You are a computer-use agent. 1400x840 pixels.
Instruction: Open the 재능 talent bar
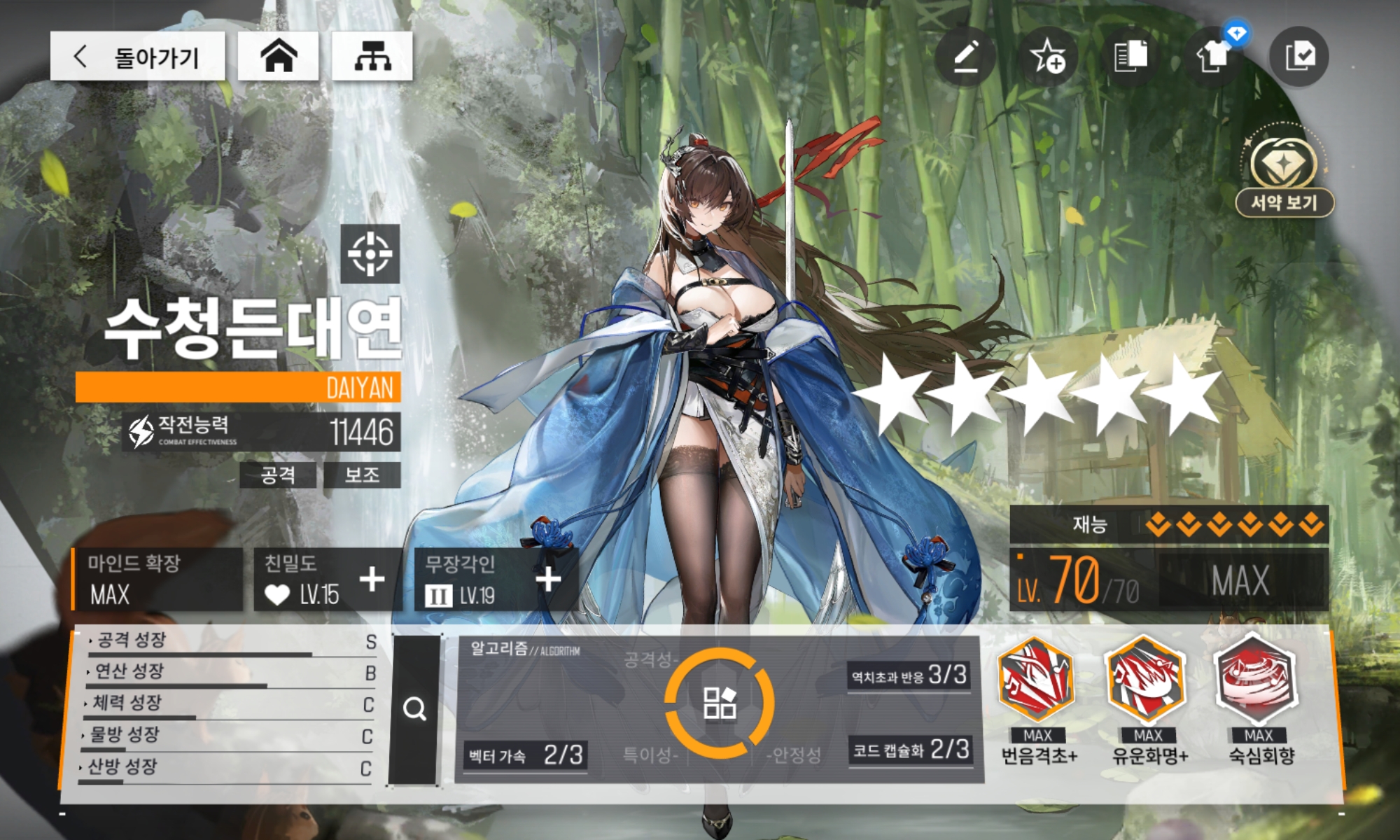pos(1168,524)
